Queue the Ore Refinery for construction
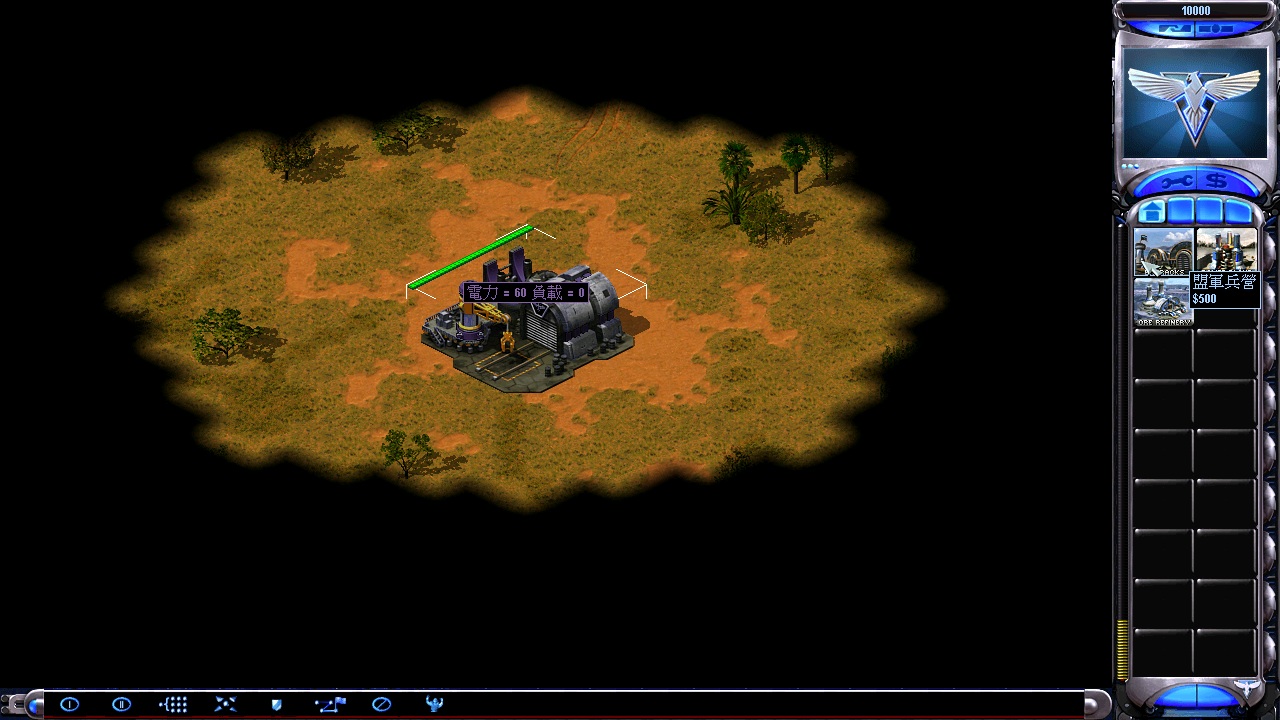1280x720 pixels. tap(1163, 302)
